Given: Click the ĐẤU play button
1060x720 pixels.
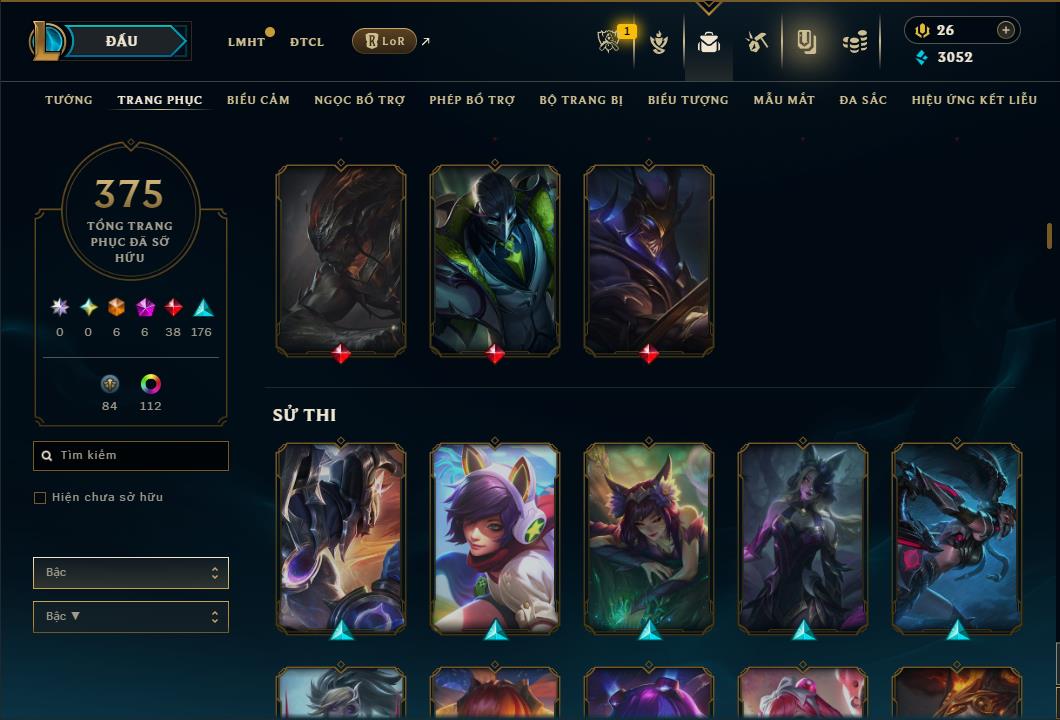Looking at the screenshot, I should [x=121, y=41].
